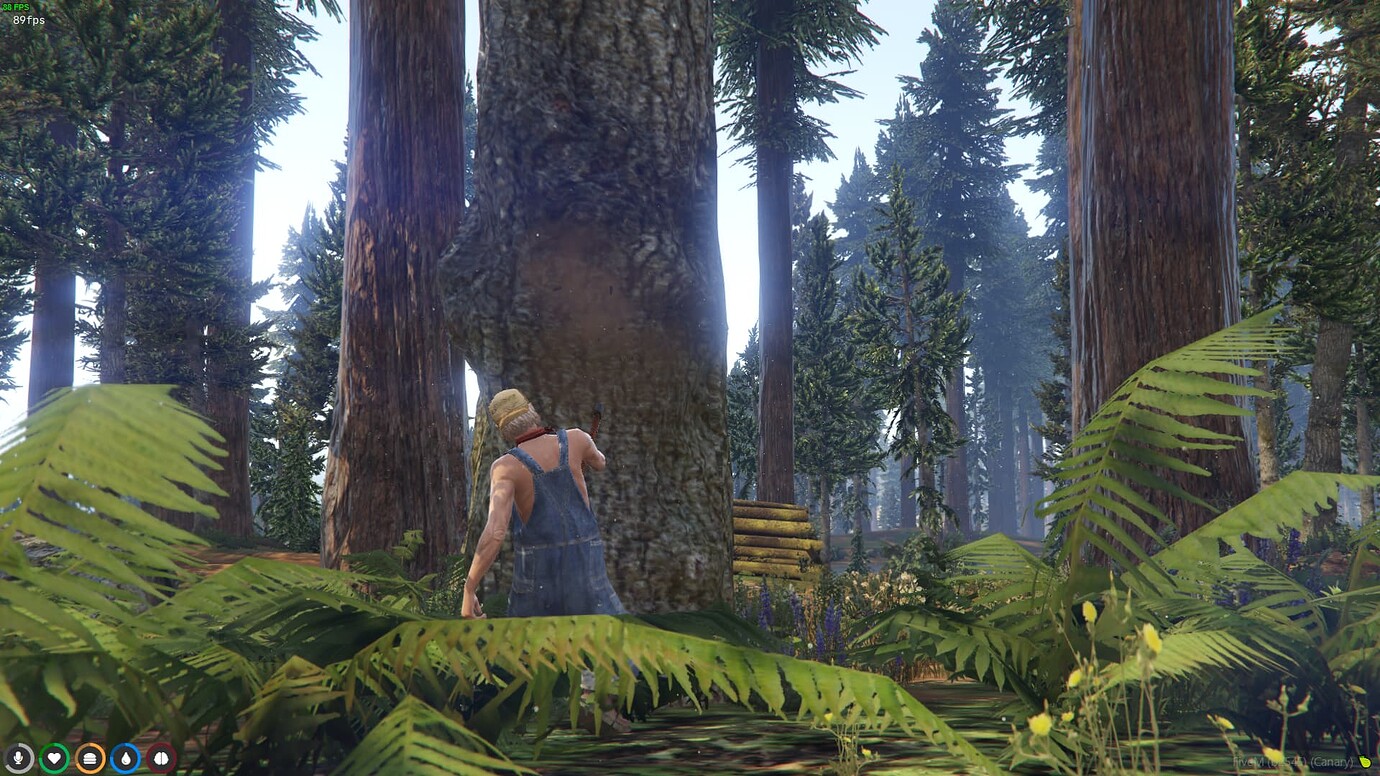Image resolution: width=1380 pixels, height=776 pixels.
Task: Select the heart health status icon
Action: click(x=55, y=758)
